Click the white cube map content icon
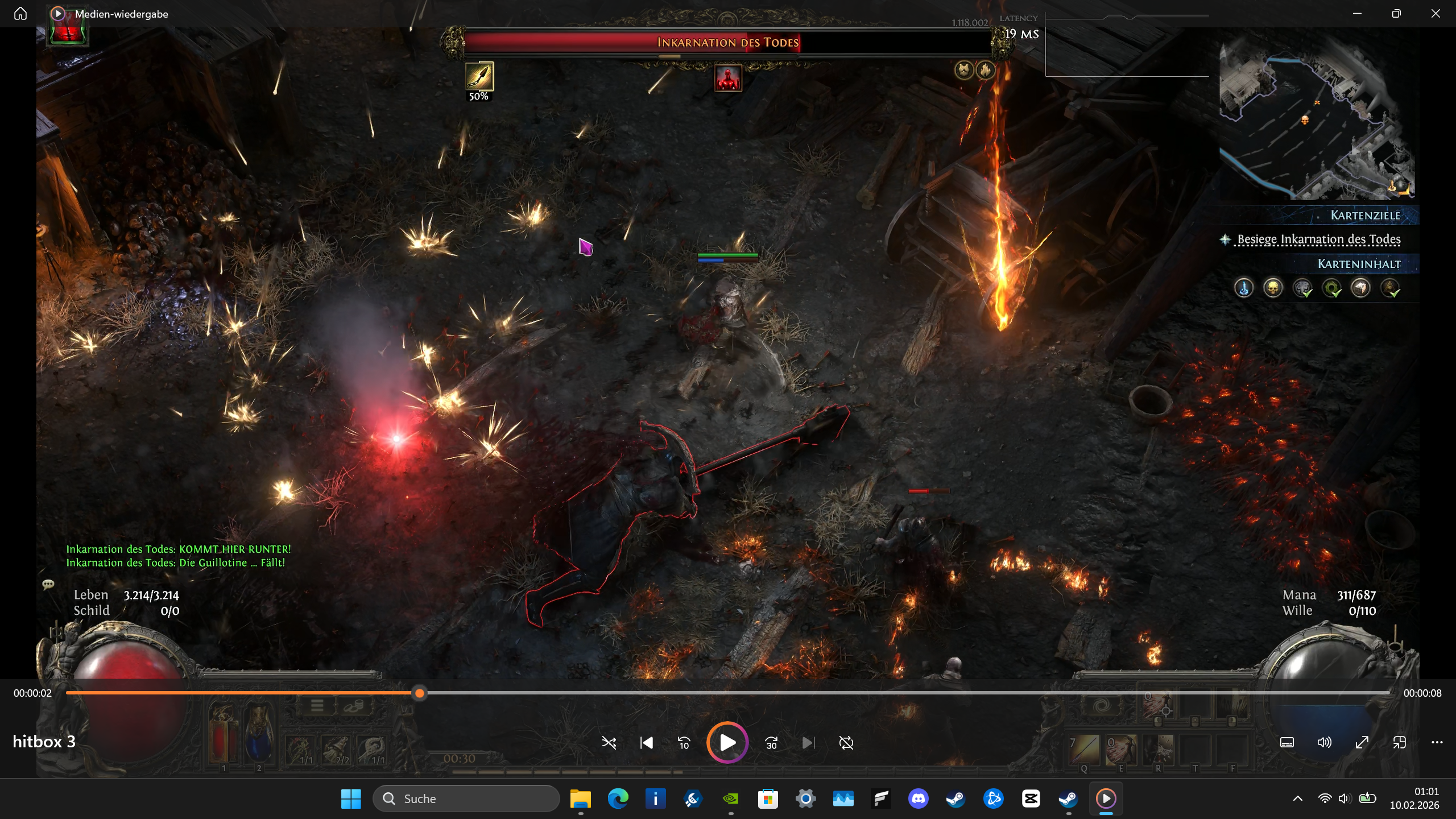The width and height of the screenshot is (1456, 819). 1360,288
